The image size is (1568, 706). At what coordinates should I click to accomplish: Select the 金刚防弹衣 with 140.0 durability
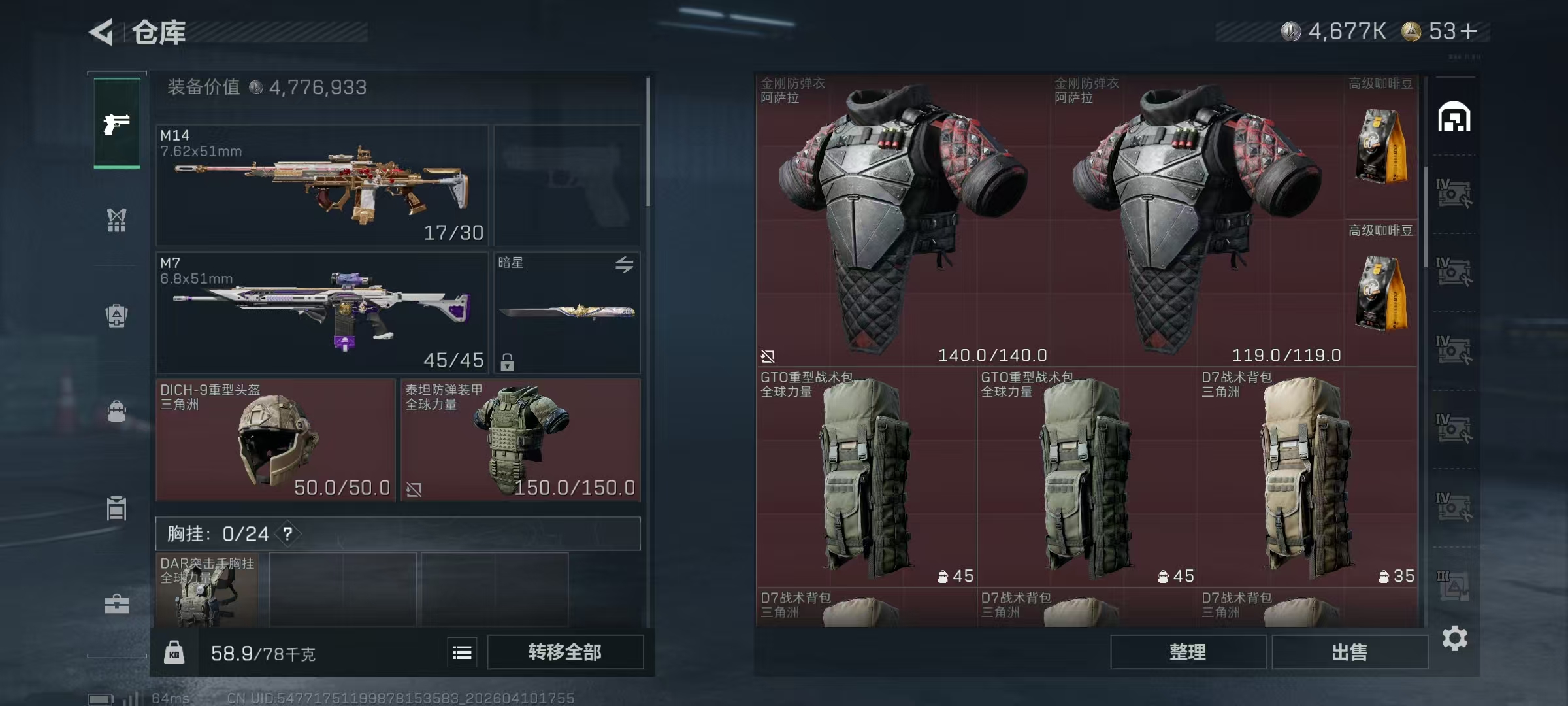(x=903, y=220)
